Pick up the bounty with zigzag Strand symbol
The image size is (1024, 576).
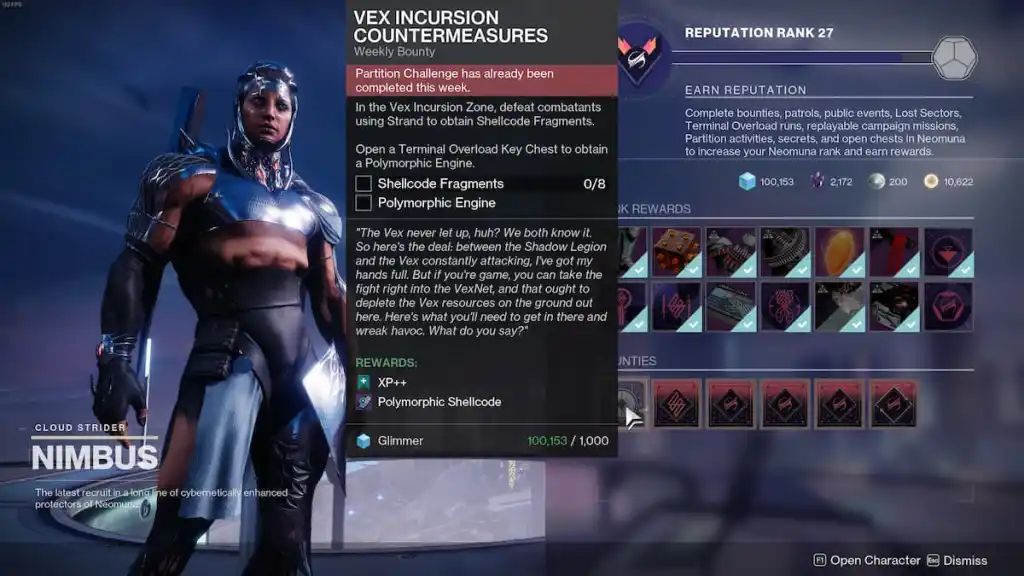(677, 403)
